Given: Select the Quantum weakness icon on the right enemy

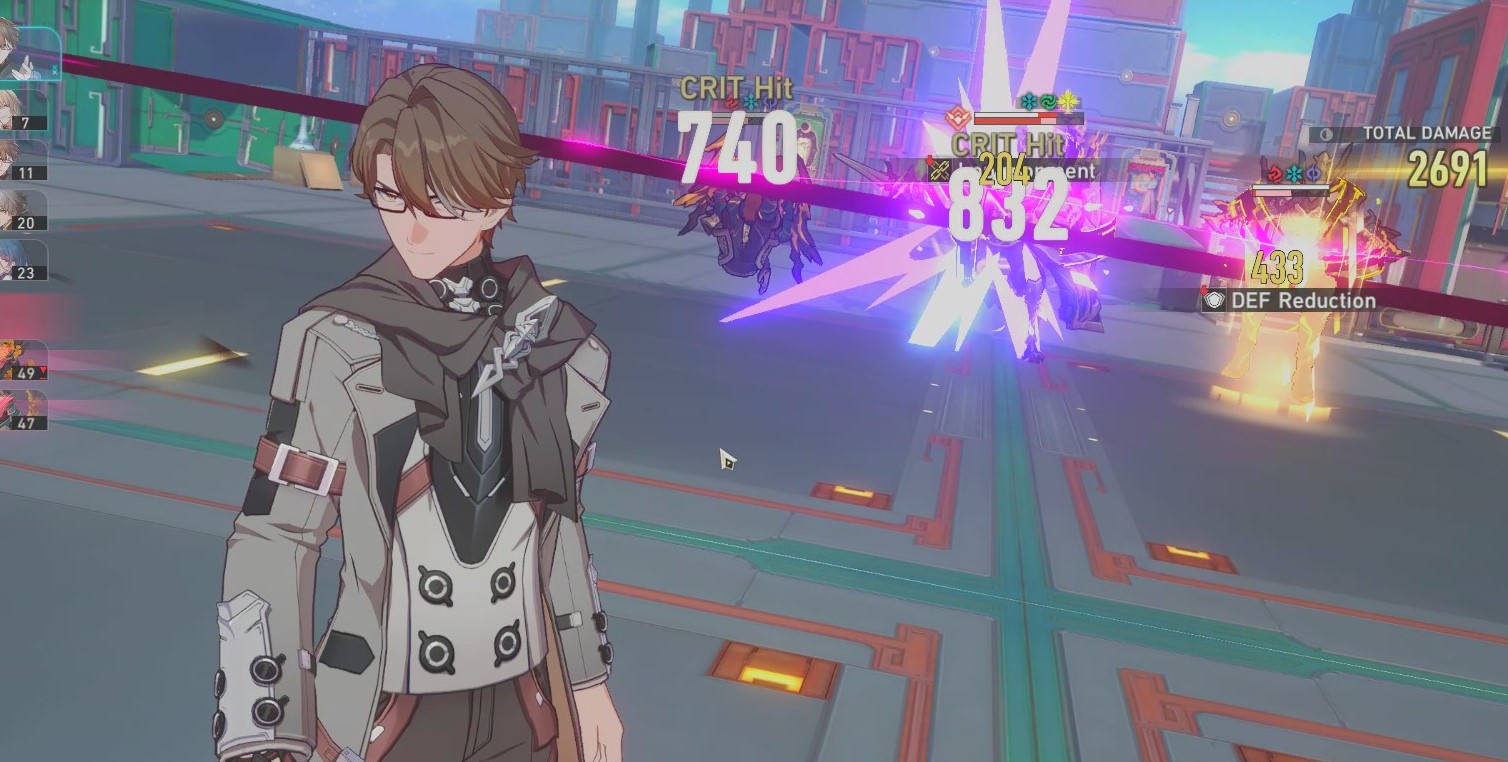Looking at the screenshot, I should (x=1312, y=172).
